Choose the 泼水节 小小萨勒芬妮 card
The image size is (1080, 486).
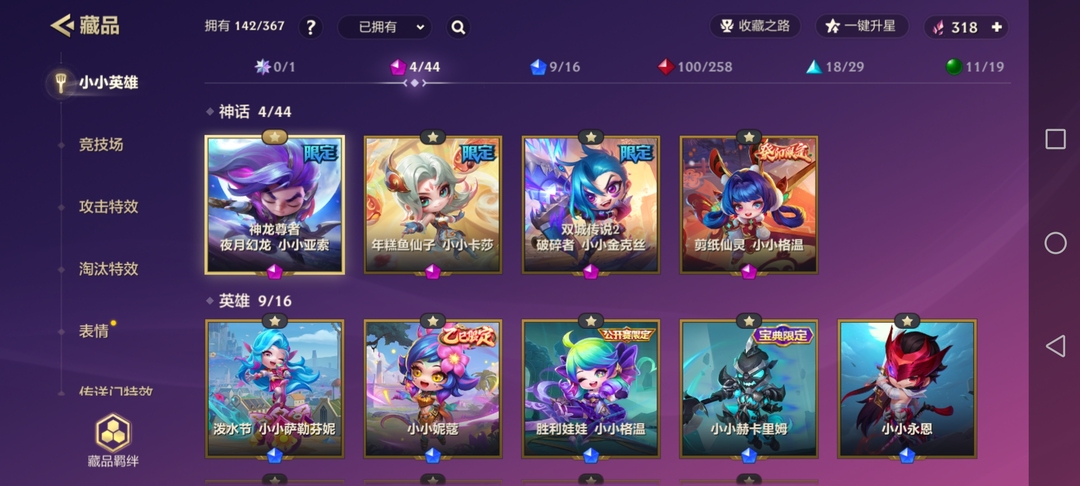(x=275, y=388)
